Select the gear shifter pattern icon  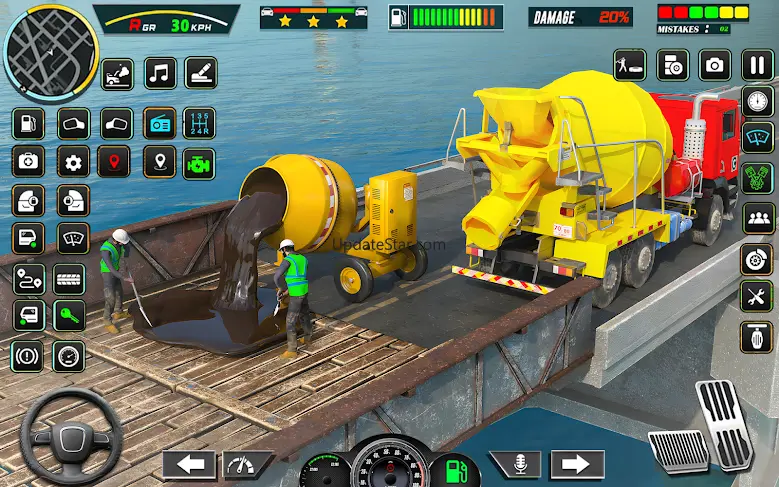click(200, 124)
